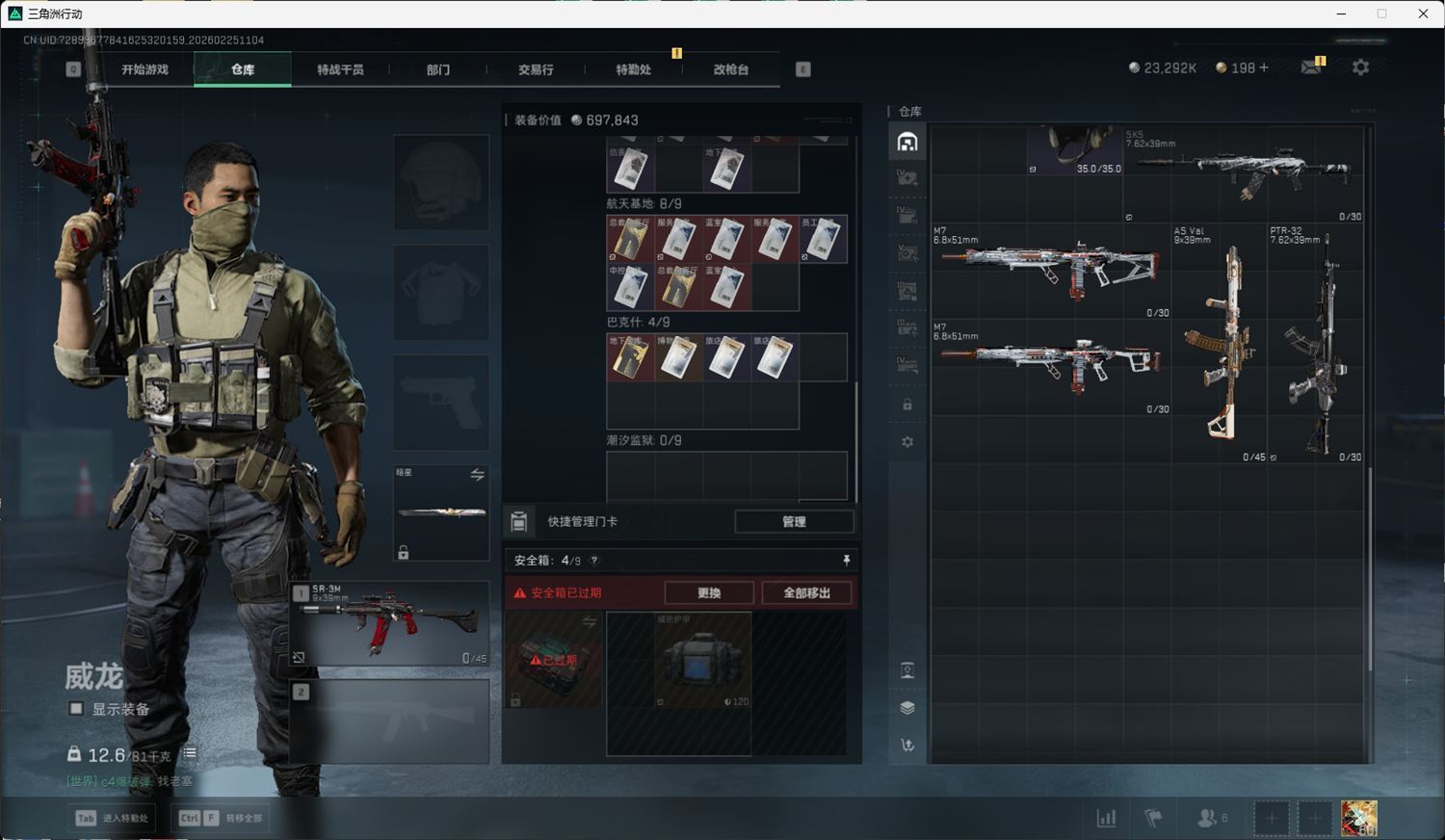Open the 开始游戏 tab
This screenshot has width=1445, height=840.
point(144,69)
